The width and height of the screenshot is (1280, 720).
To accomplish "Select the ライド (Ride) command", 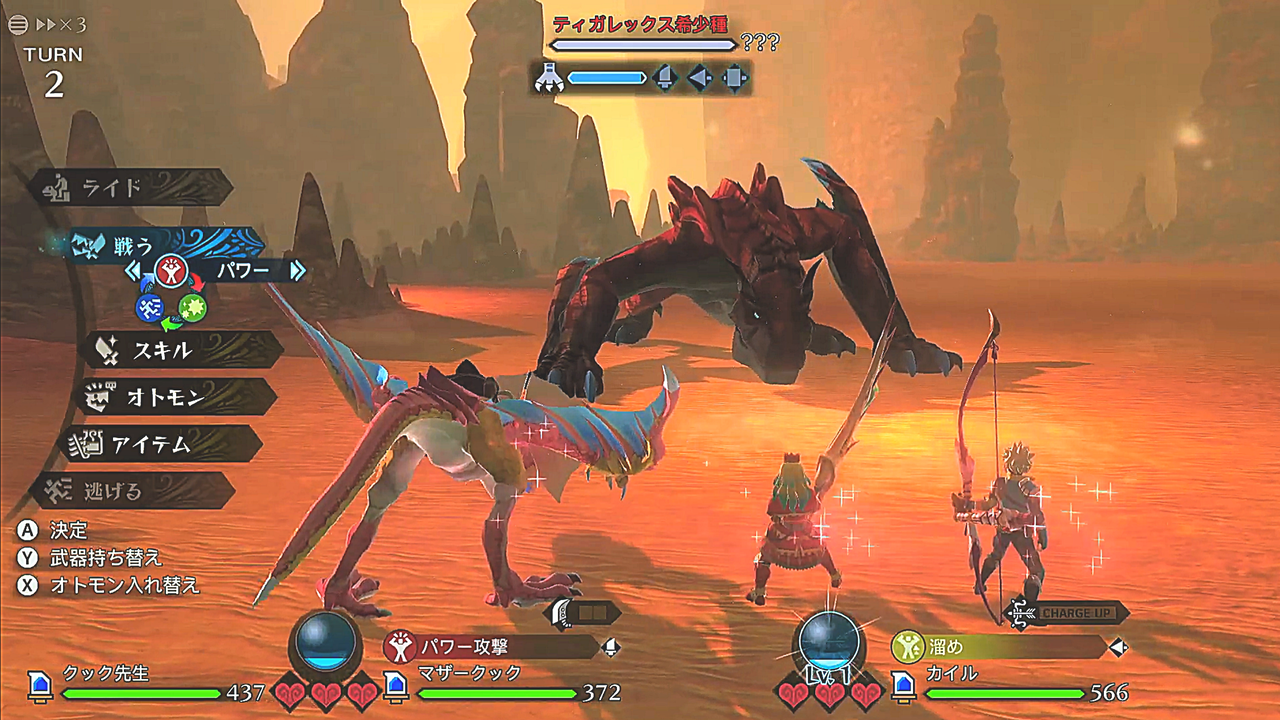I will [130, 188].
